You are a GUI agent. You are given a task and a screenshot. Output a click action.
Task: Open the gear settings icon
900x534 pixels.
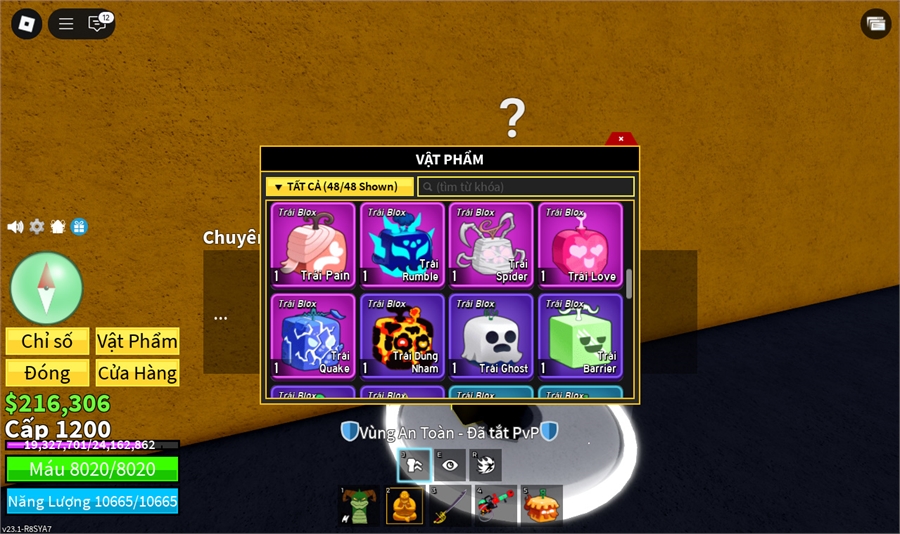[37, 227]
